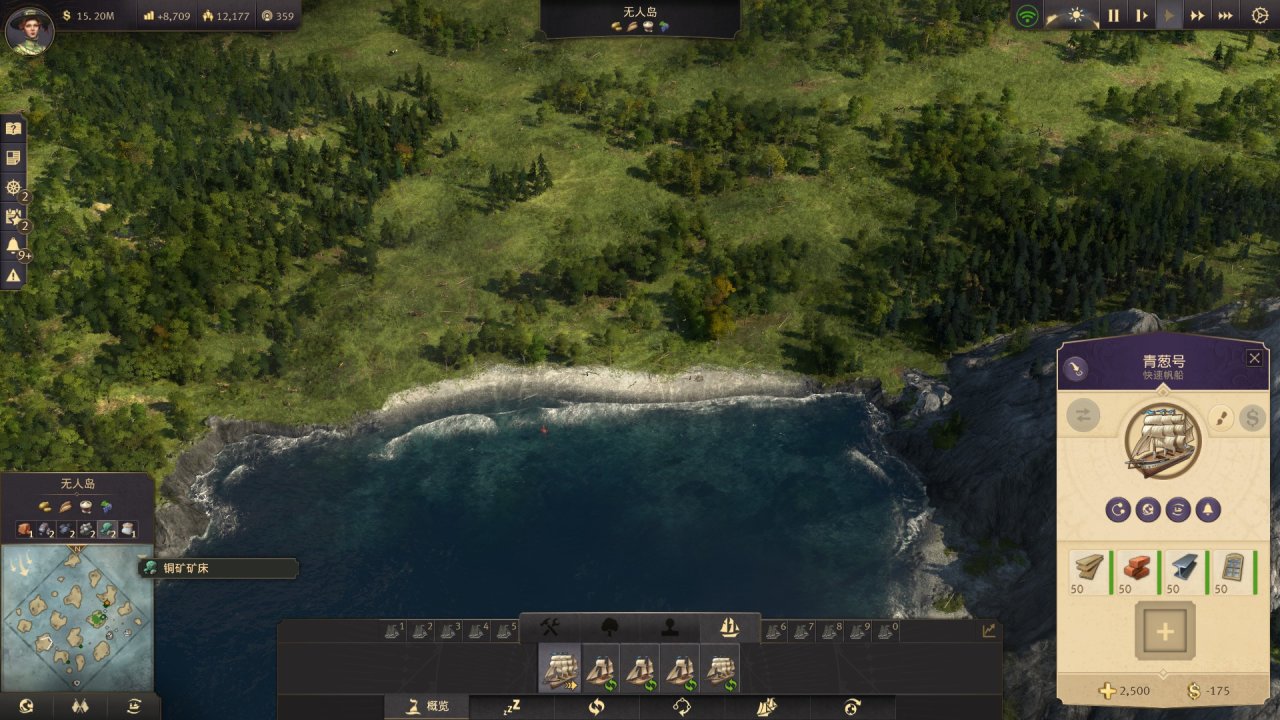
Task: Pick the windows cargo slot
Action: [1234, 572]
